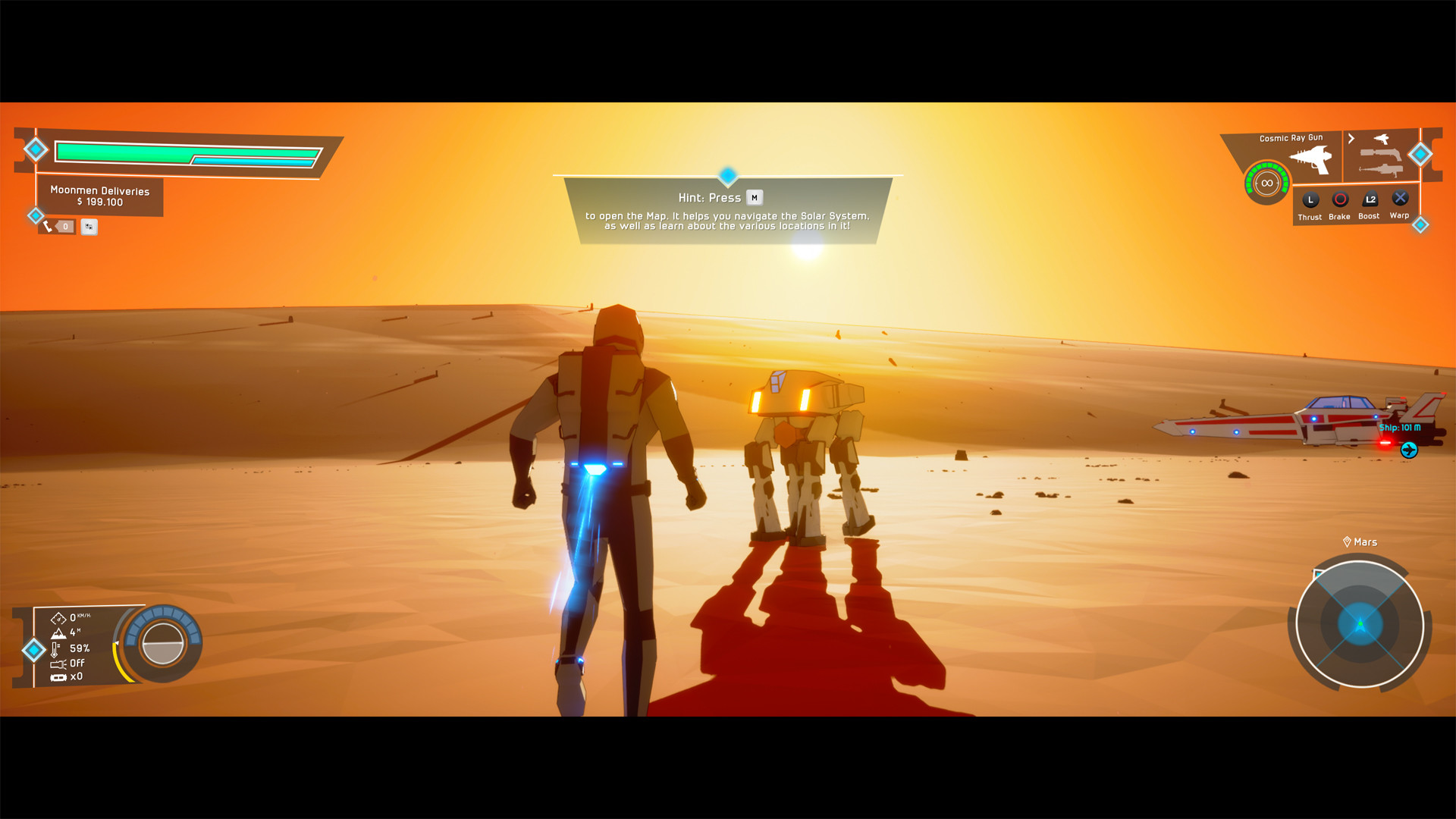1456x819 pixels.
Task: Click the bazooka weapon icon below the rifle
Action: click(x=1382, y=171)
